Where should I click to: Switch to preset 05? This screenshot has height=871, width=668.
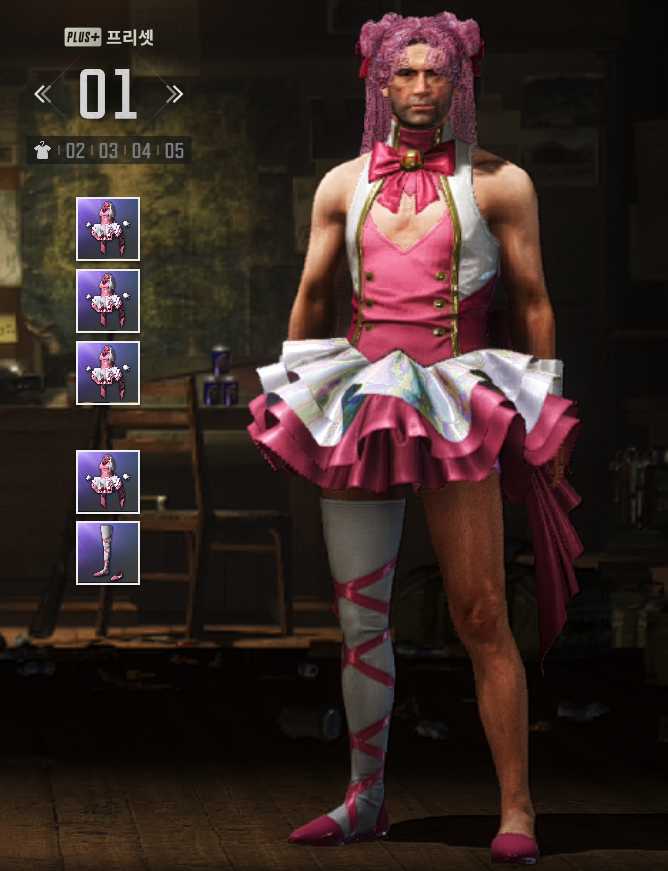coord(174,151)
